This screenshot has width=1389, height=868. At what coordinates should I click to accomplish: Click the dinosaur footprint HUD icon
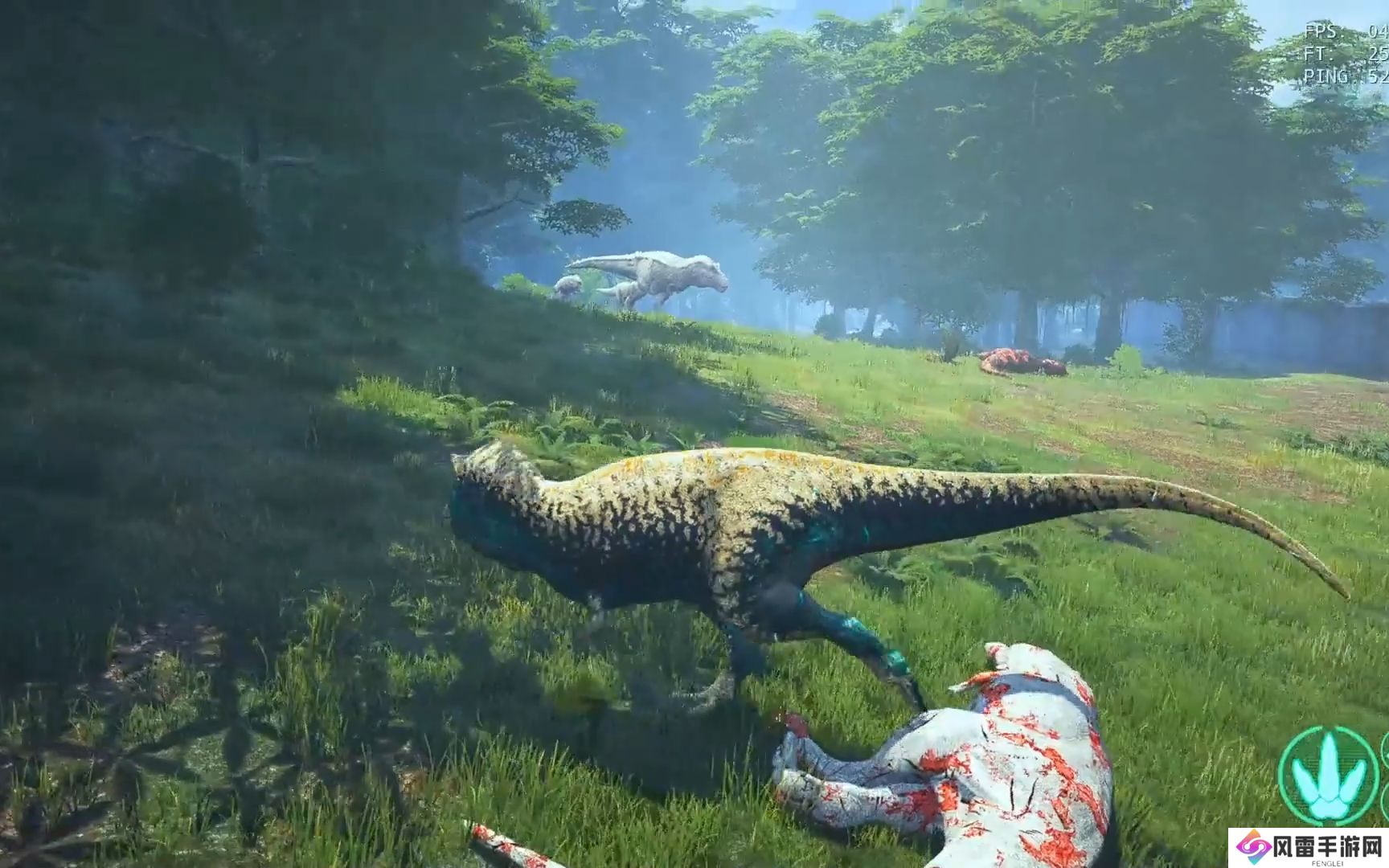coord(1327,776)
